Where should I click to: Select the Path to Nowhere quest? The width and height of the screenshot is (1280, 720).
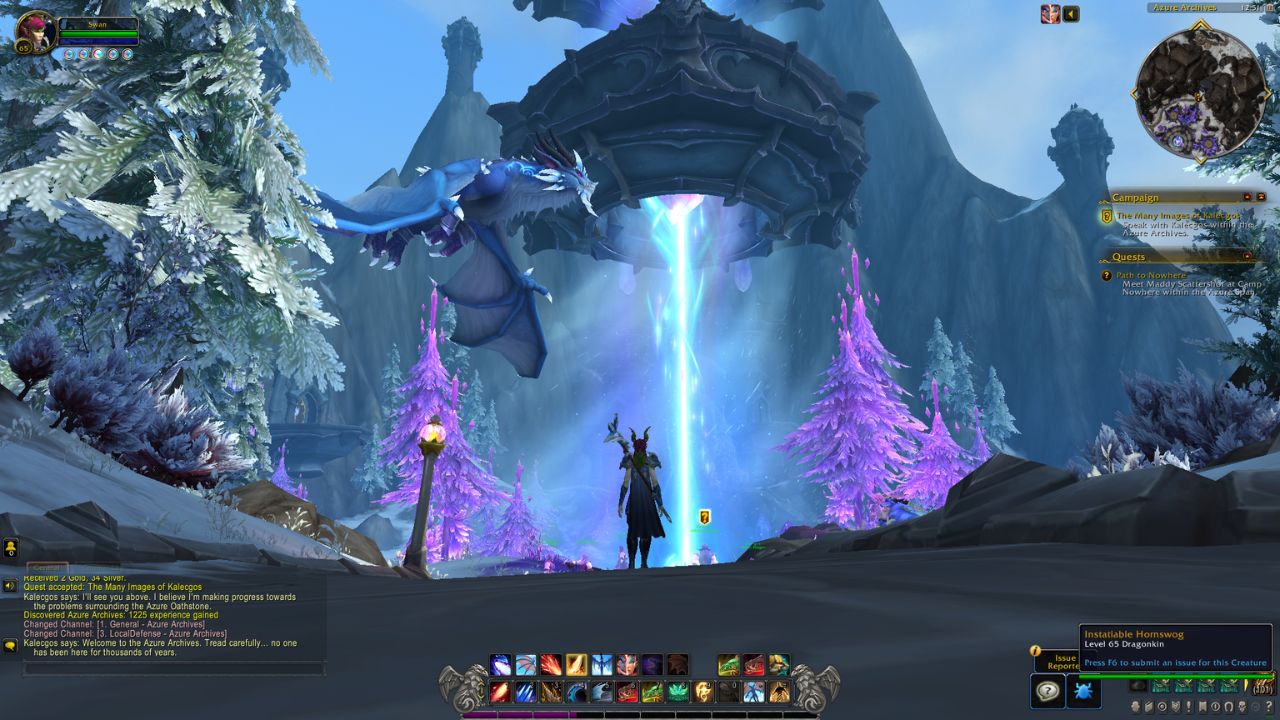coord(1151,275)
